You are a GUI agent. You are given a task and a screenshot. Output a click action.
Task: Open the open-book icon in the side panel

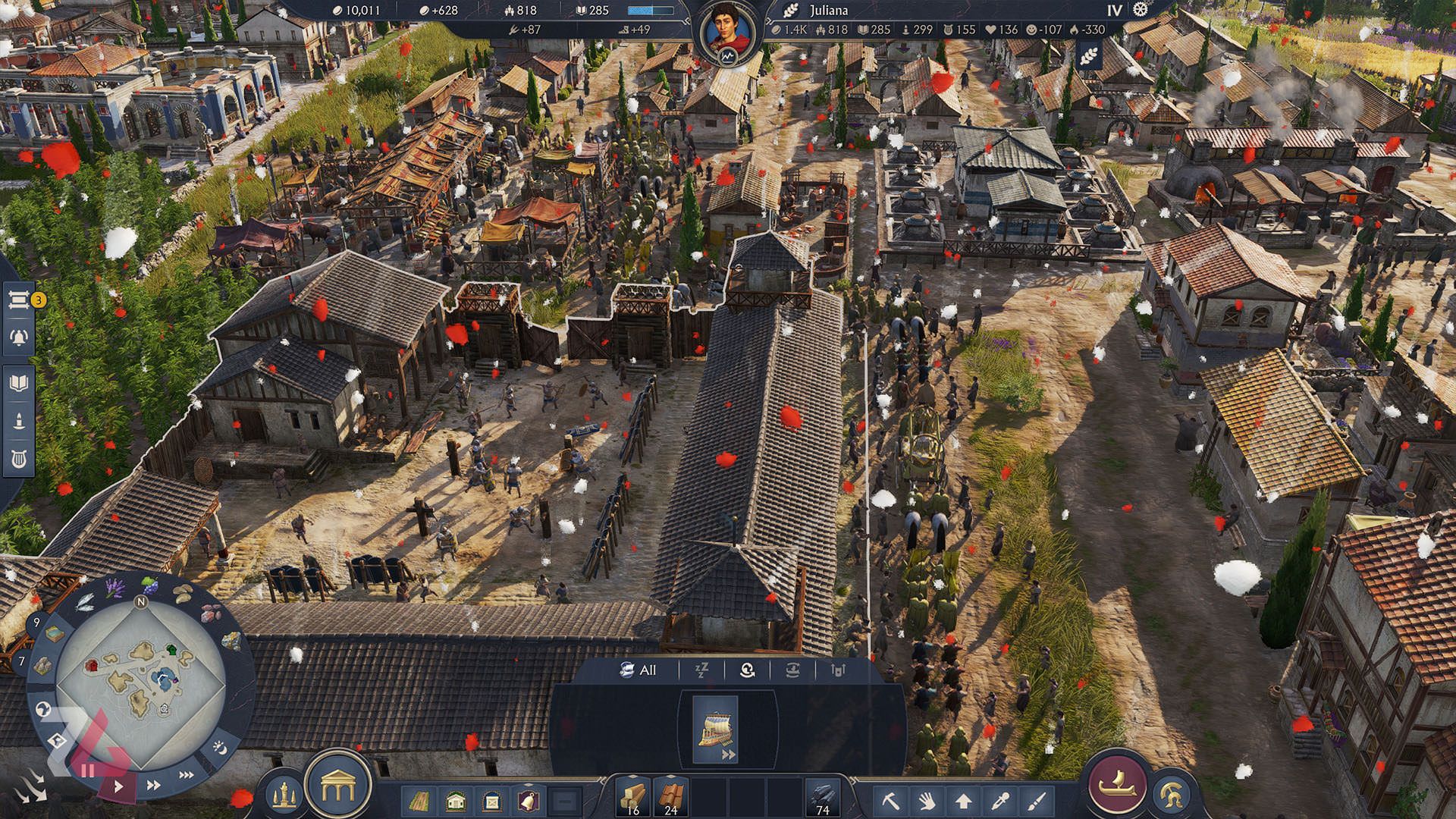[x=19, y=383]
